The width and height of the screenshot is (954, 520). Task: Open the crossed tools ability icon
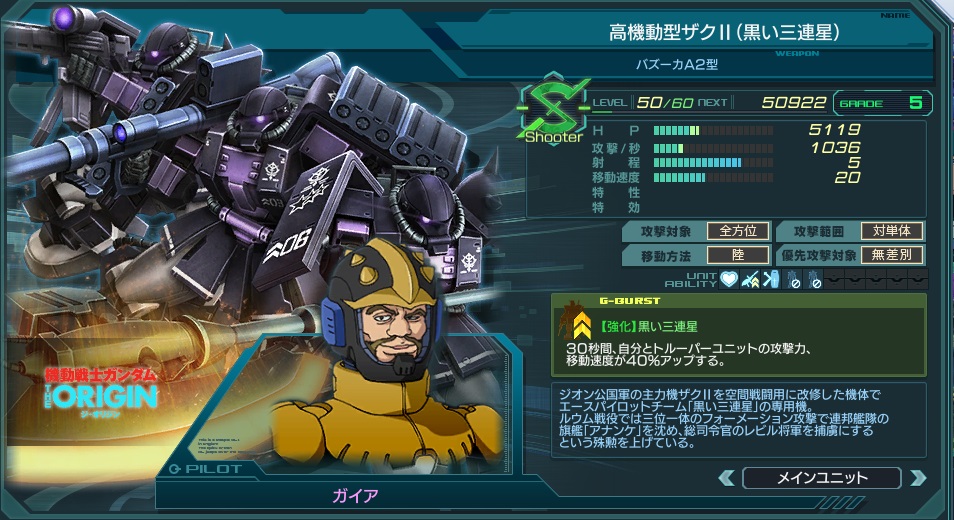tap(769, 279)
